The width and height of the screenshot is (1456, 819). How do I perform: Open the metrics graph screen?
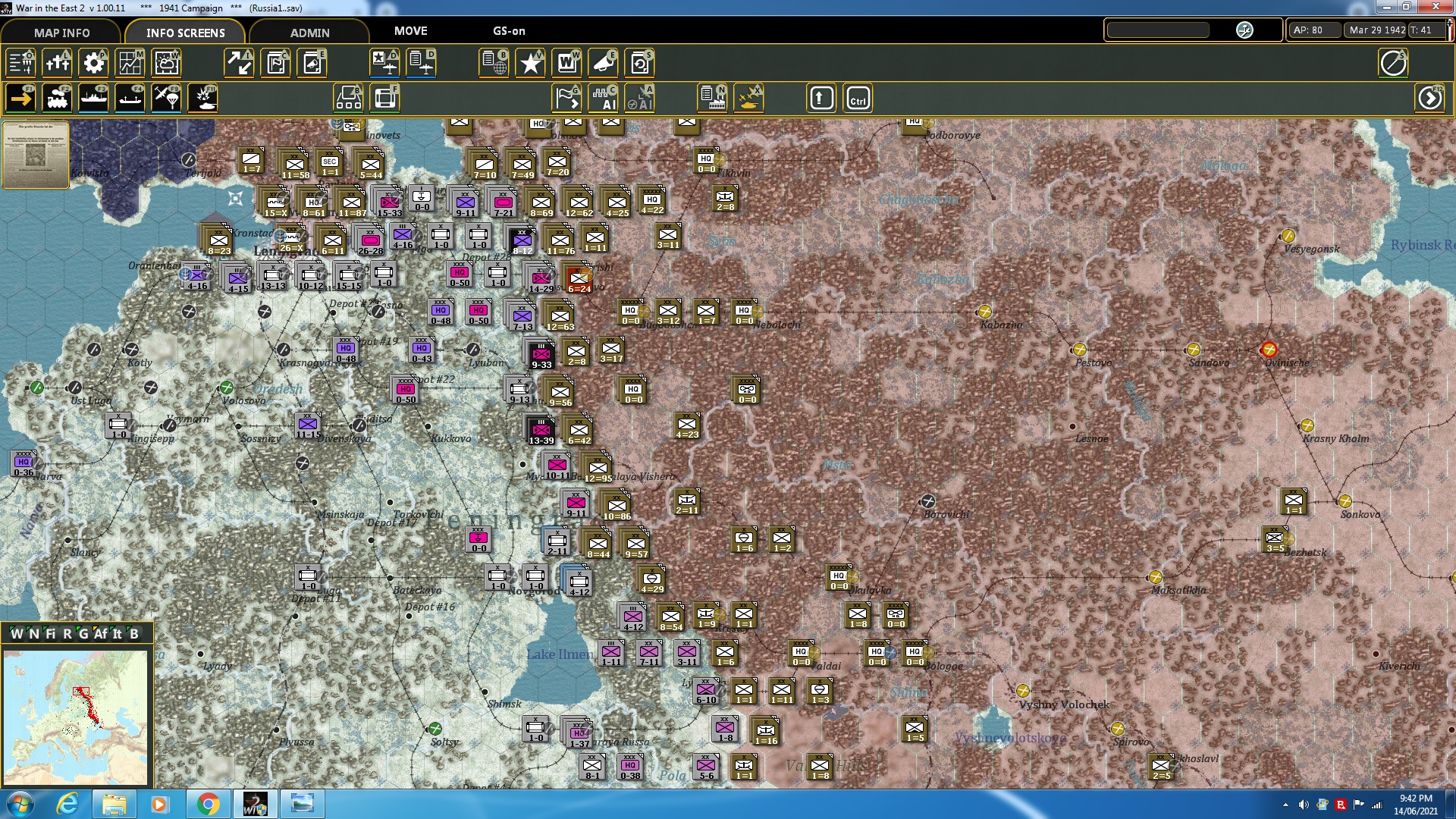pyautogui.click(x=130, y=63)
